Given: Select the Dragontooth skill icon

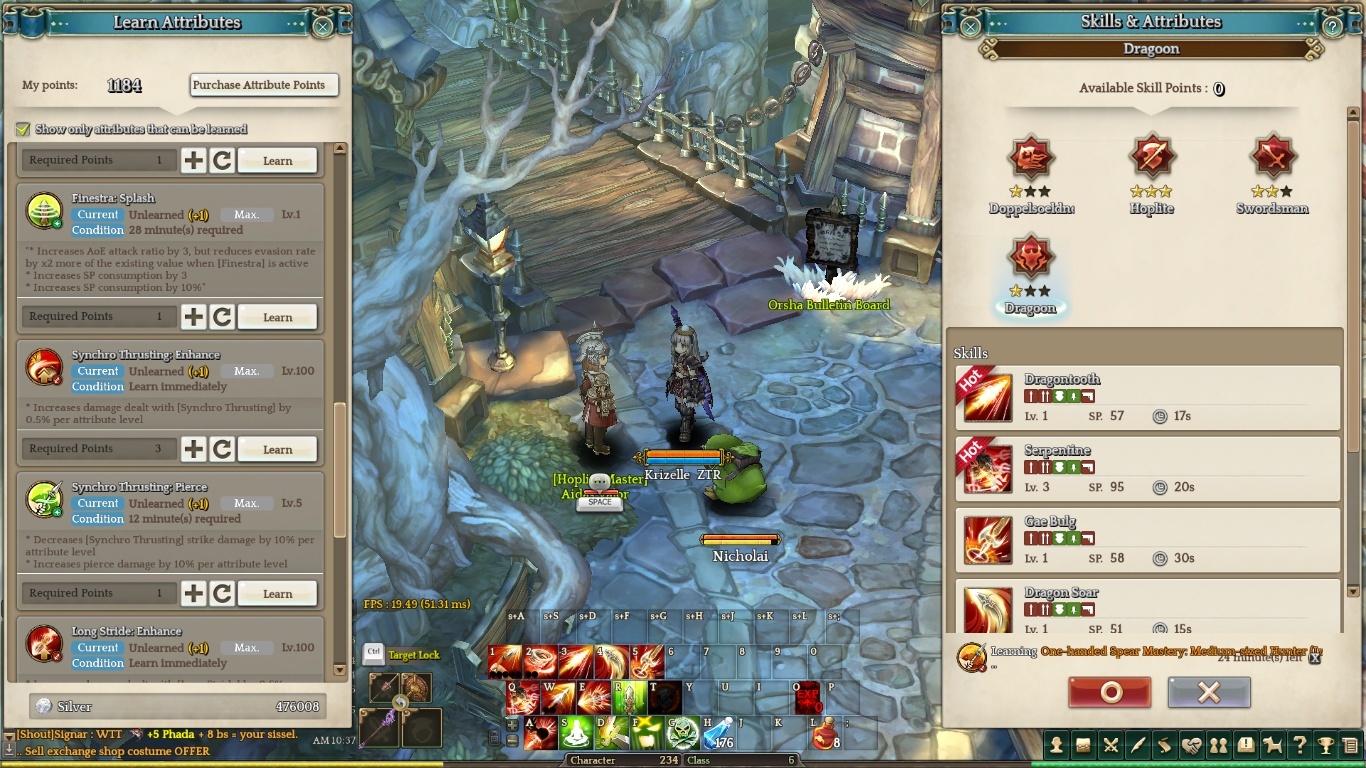Looking at the screenshot, I should pos(988,397).
